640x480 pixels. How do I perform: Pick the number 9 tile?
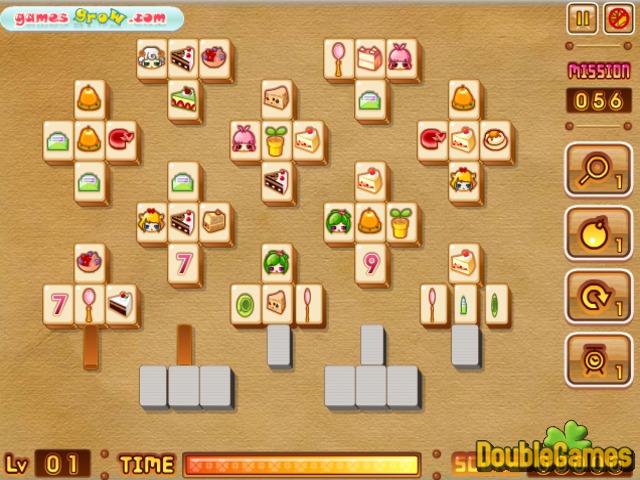point(370,264)
